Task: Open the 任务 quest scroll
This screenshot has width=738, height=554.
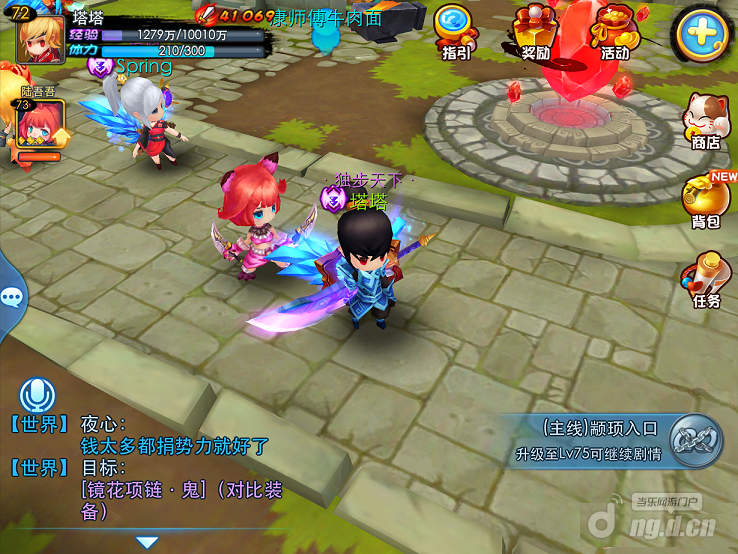Action: (705, 279)
